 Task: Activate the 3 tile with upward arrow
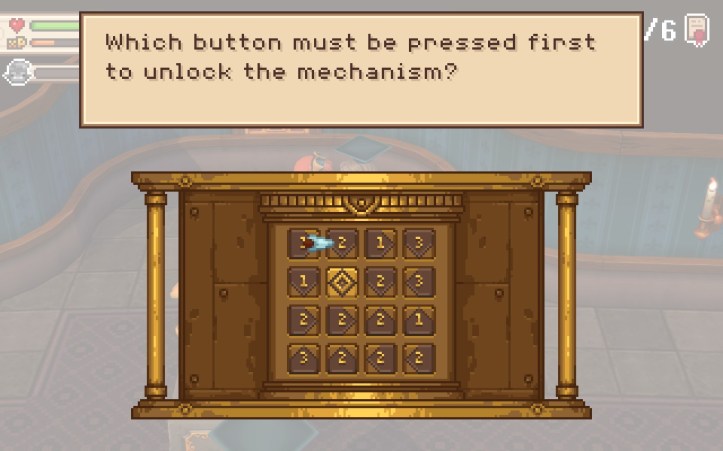(x=304, y=358)
